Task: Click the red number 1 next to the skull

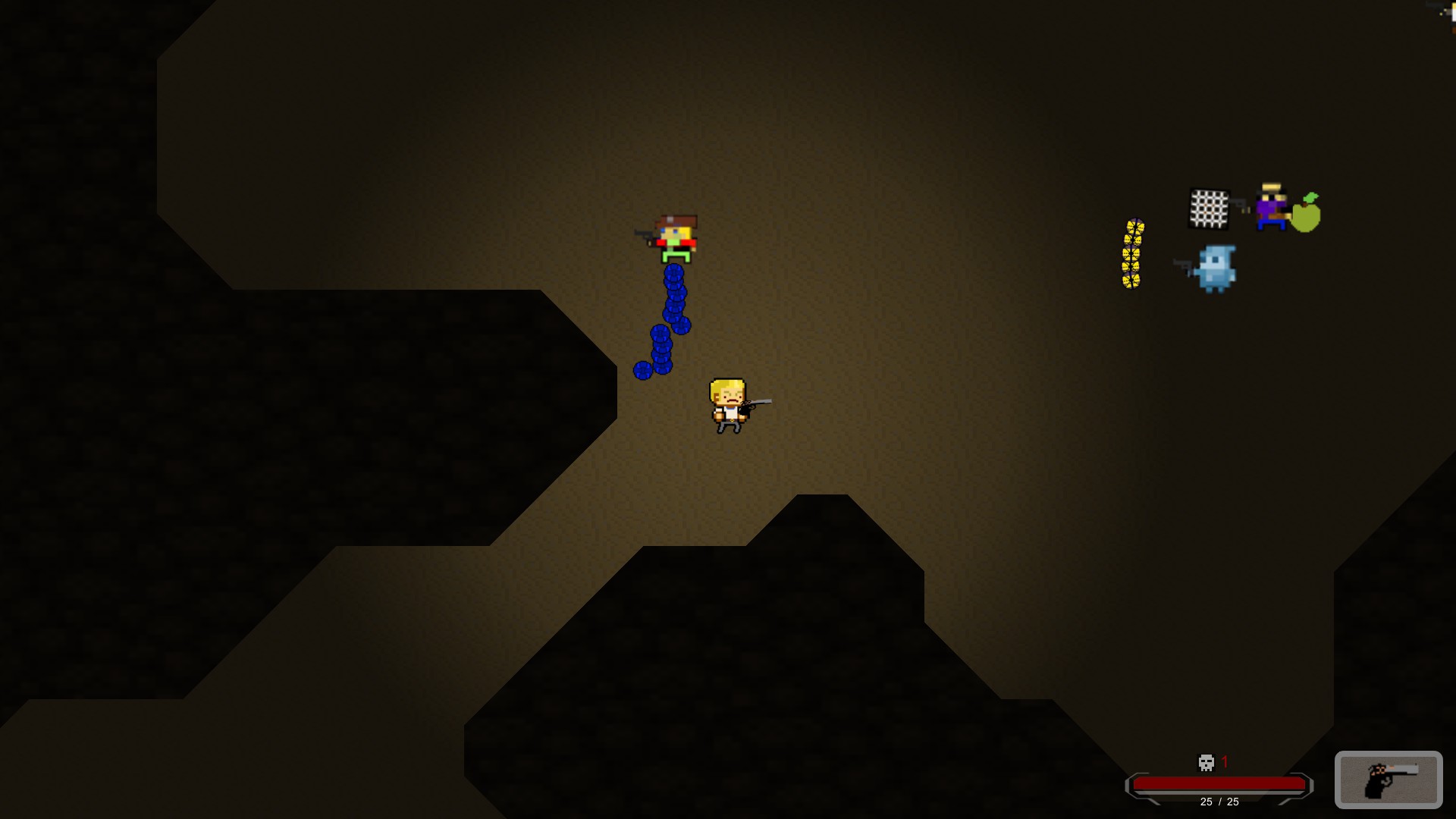Action: click(x=1225, y=761)
